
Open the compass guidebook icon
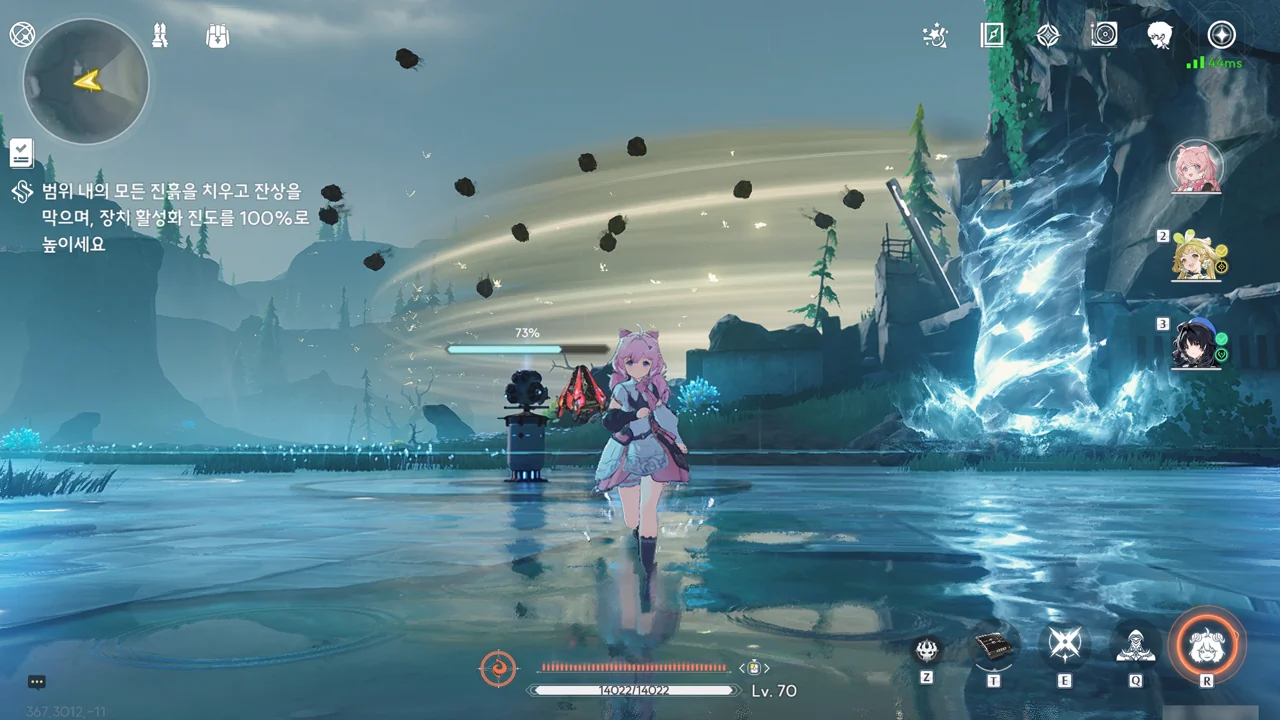tap(992, 36)
